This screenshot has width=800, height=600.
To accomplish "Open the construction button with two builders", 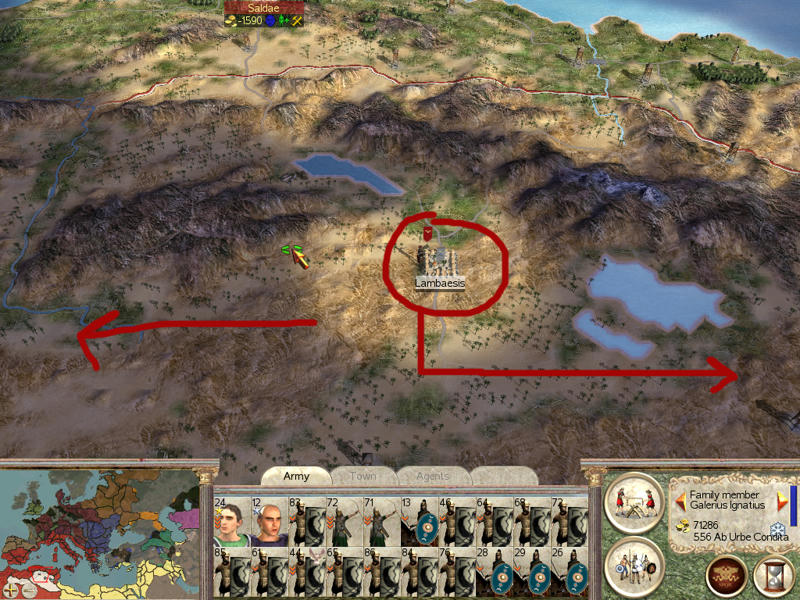I will [634, 501].
